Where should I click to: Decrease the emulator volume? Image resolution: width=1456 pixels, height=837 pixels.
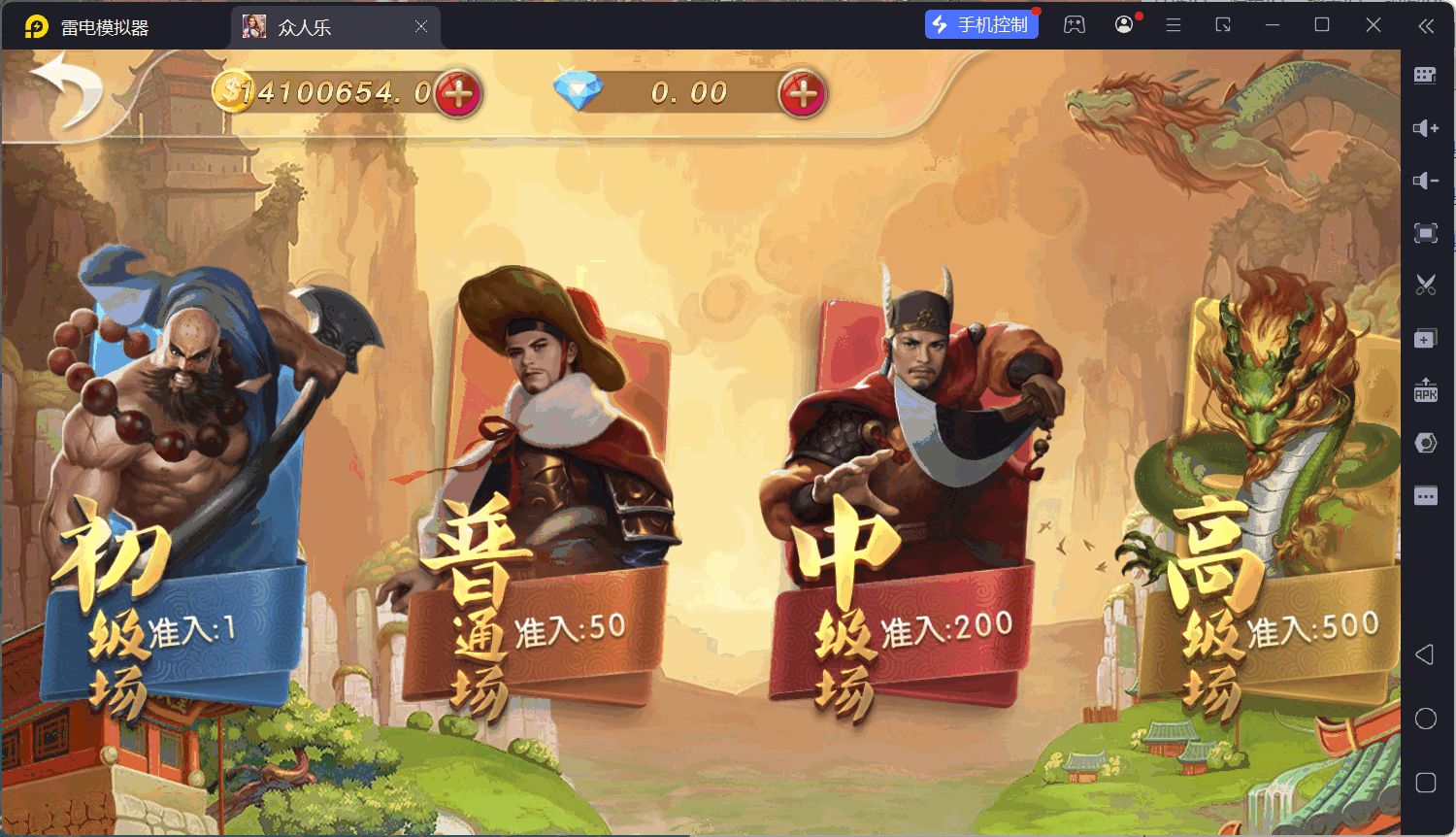[x=1425, y=181]
